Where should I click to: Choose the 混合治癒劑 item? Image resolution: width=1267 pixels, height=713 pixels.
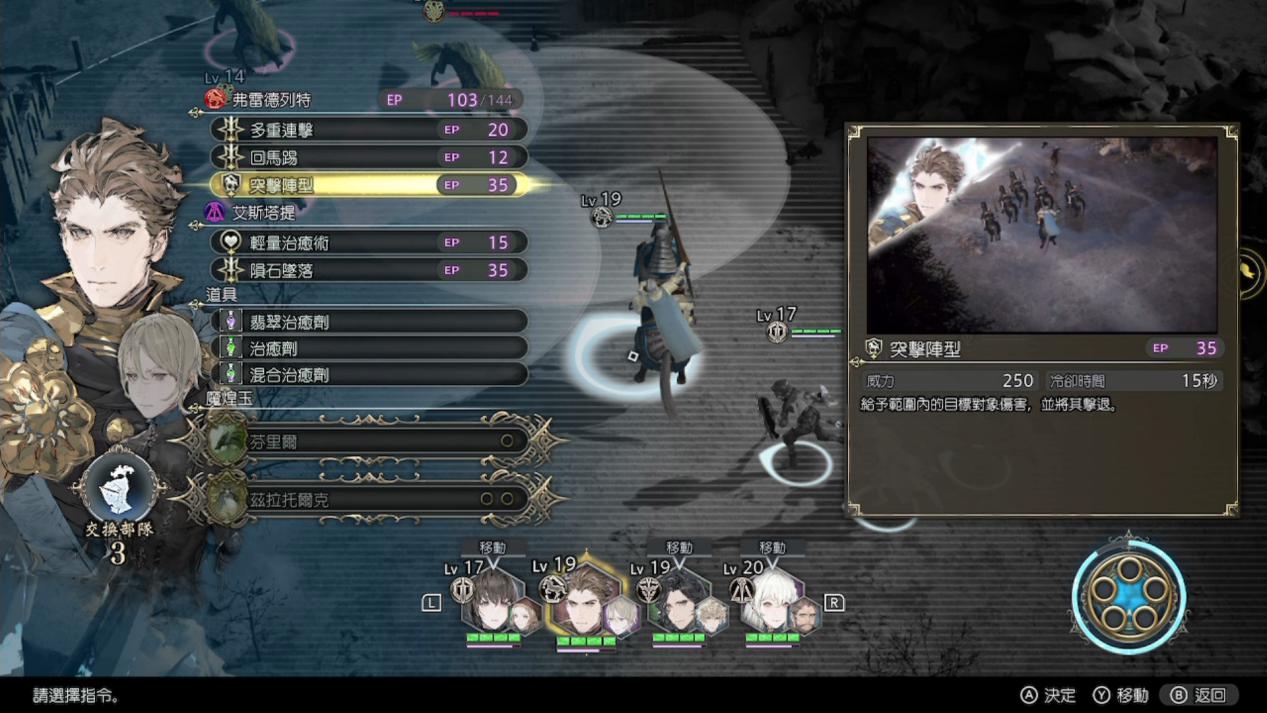pos(370,374)
